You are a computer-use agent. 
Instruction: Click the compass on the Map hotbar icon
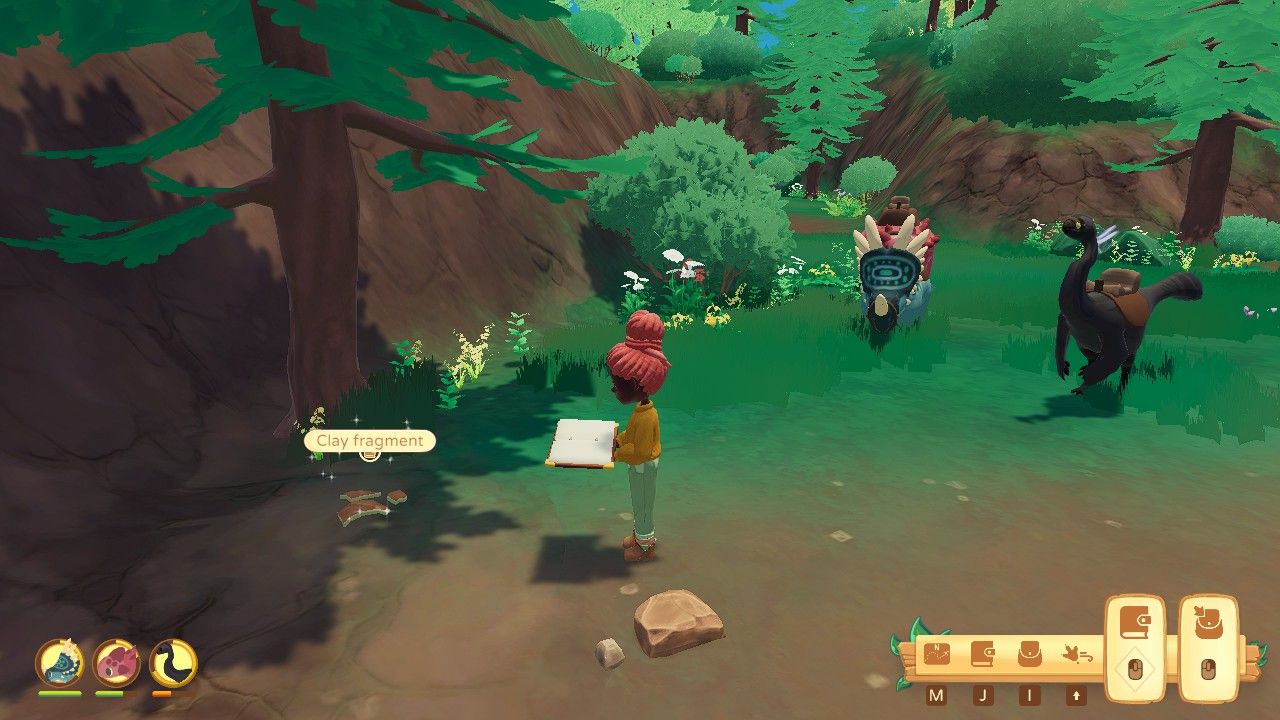click(937, 655)
